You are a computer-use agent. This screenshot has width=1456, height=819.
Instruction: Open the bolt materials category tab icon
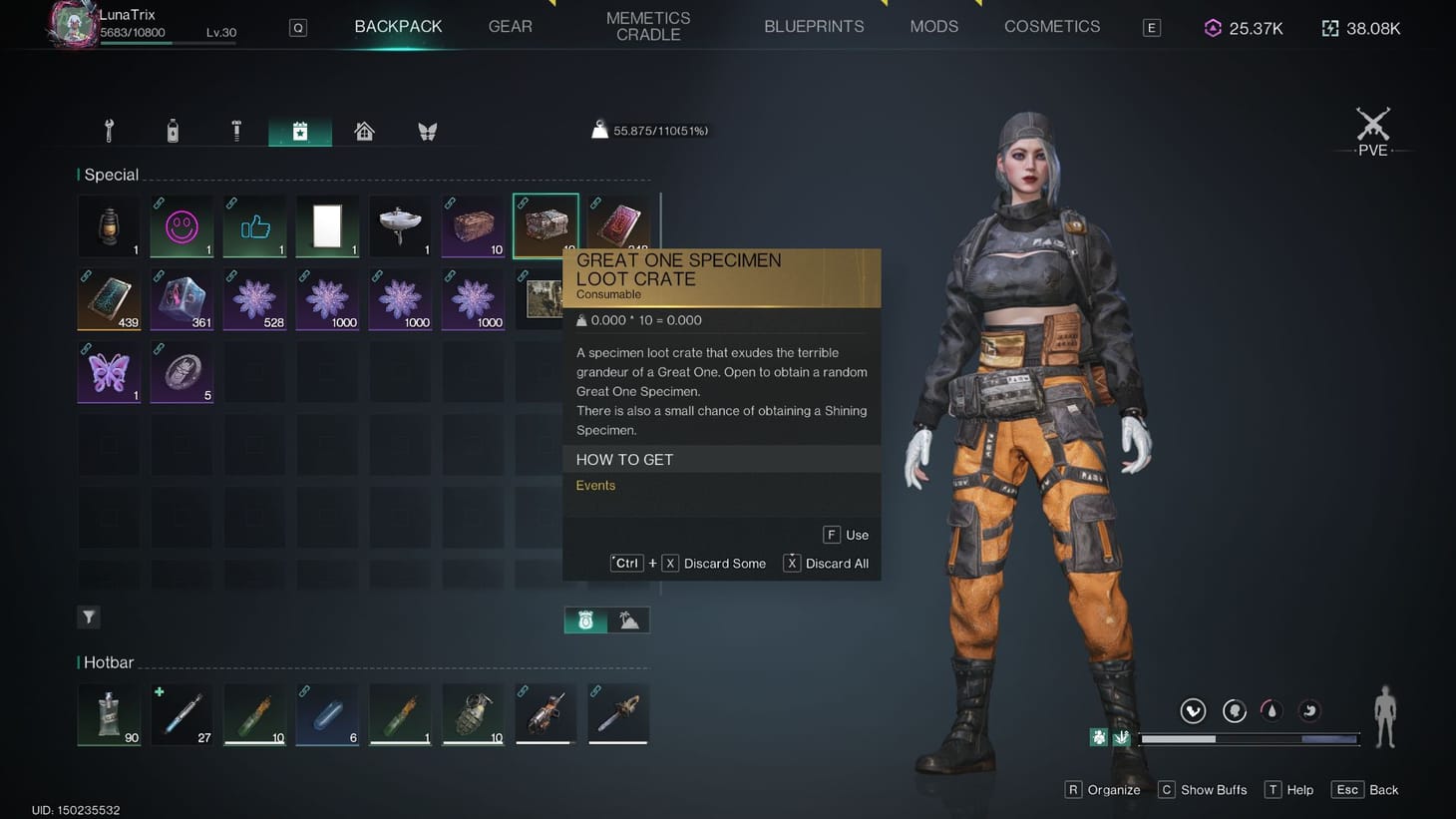click(x=236, y=130)
